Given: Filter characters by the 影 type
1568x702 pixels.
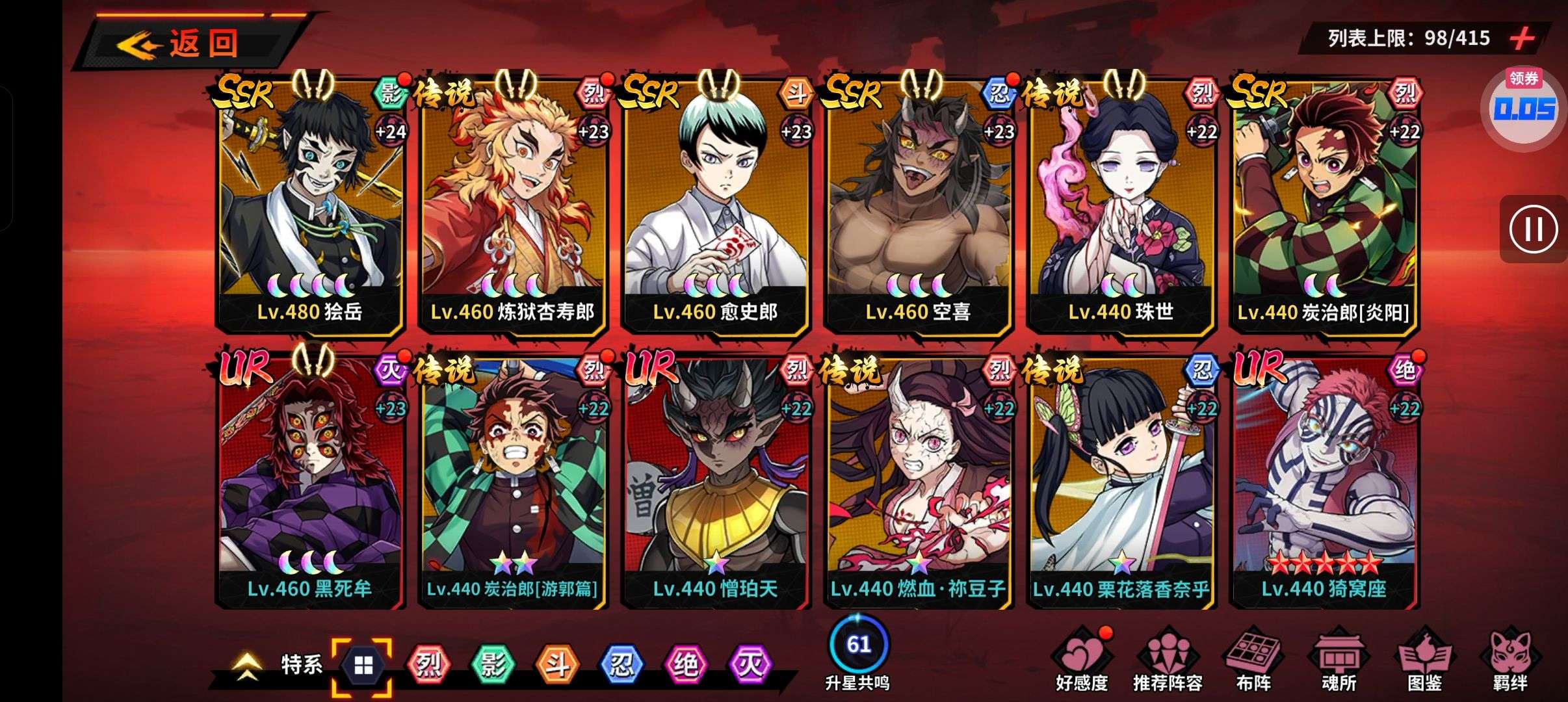Looking at the screenshot, I should pyautogui.click(x=492, y=665).
